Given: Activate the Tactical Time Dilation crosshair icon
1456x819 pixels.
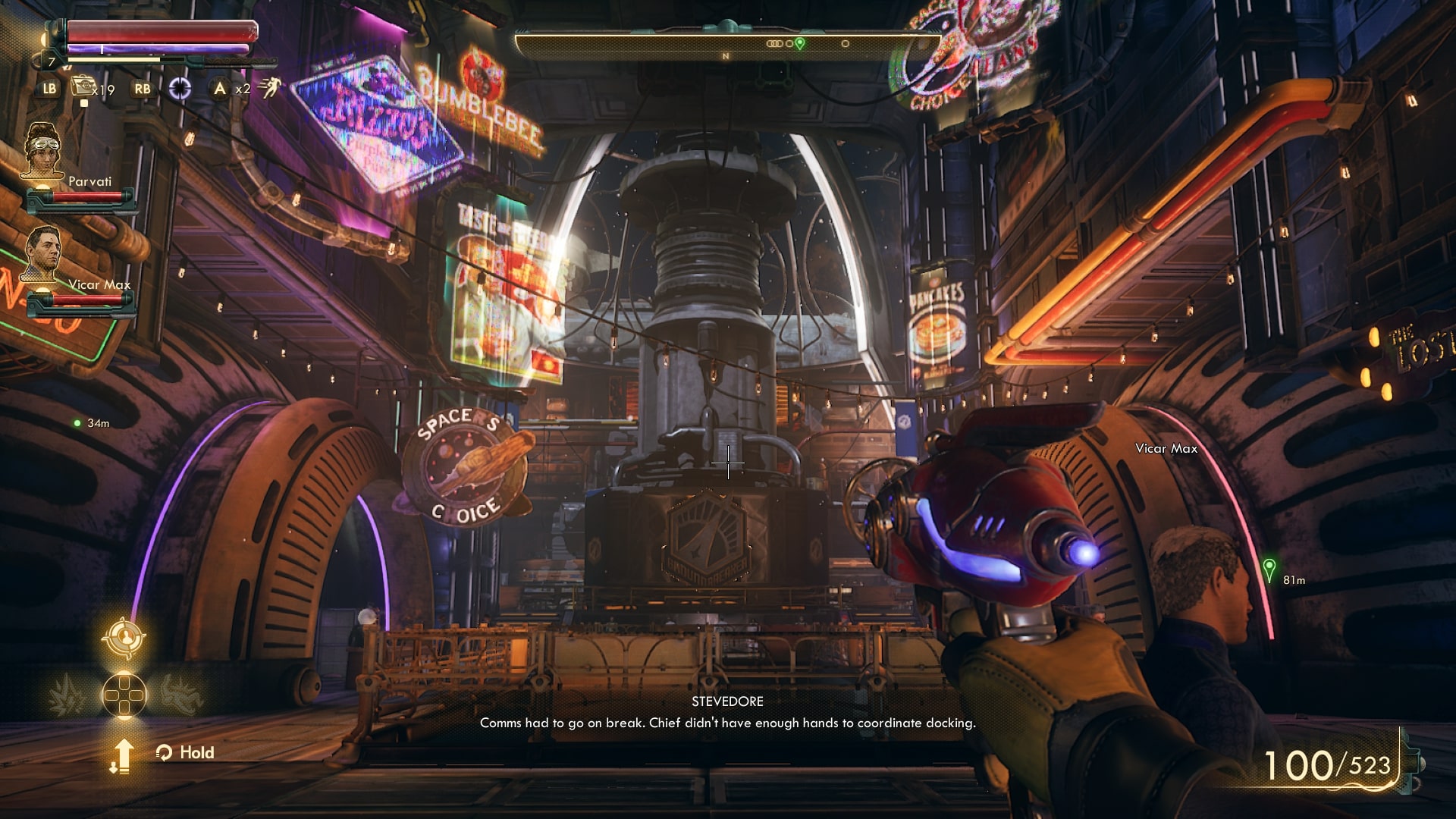Looking at the screenshot, I should tap(180, 89).
